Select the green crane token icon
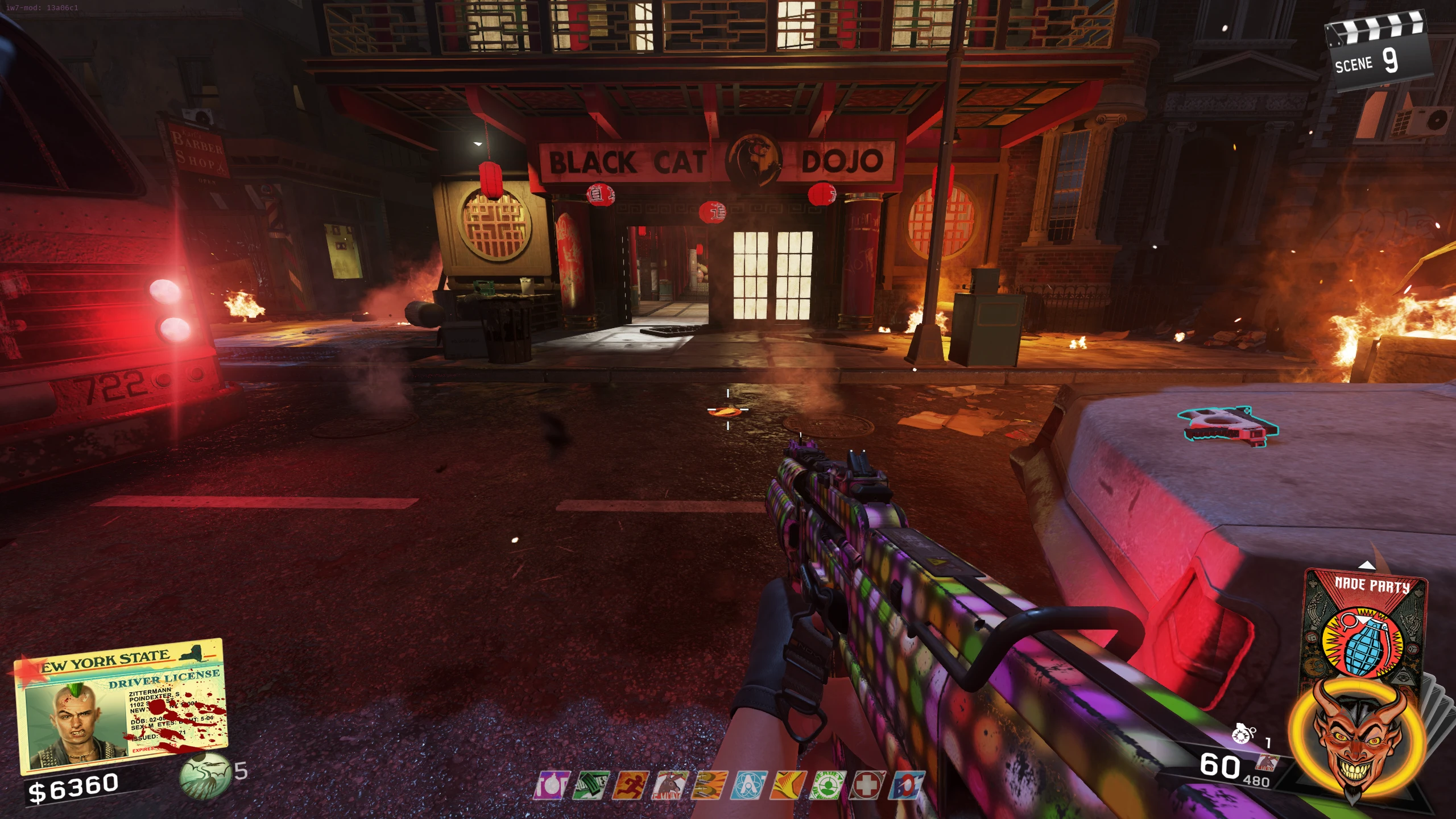Image resolution: width=1456 pixels, height=819 pixels. click(205, 775)
